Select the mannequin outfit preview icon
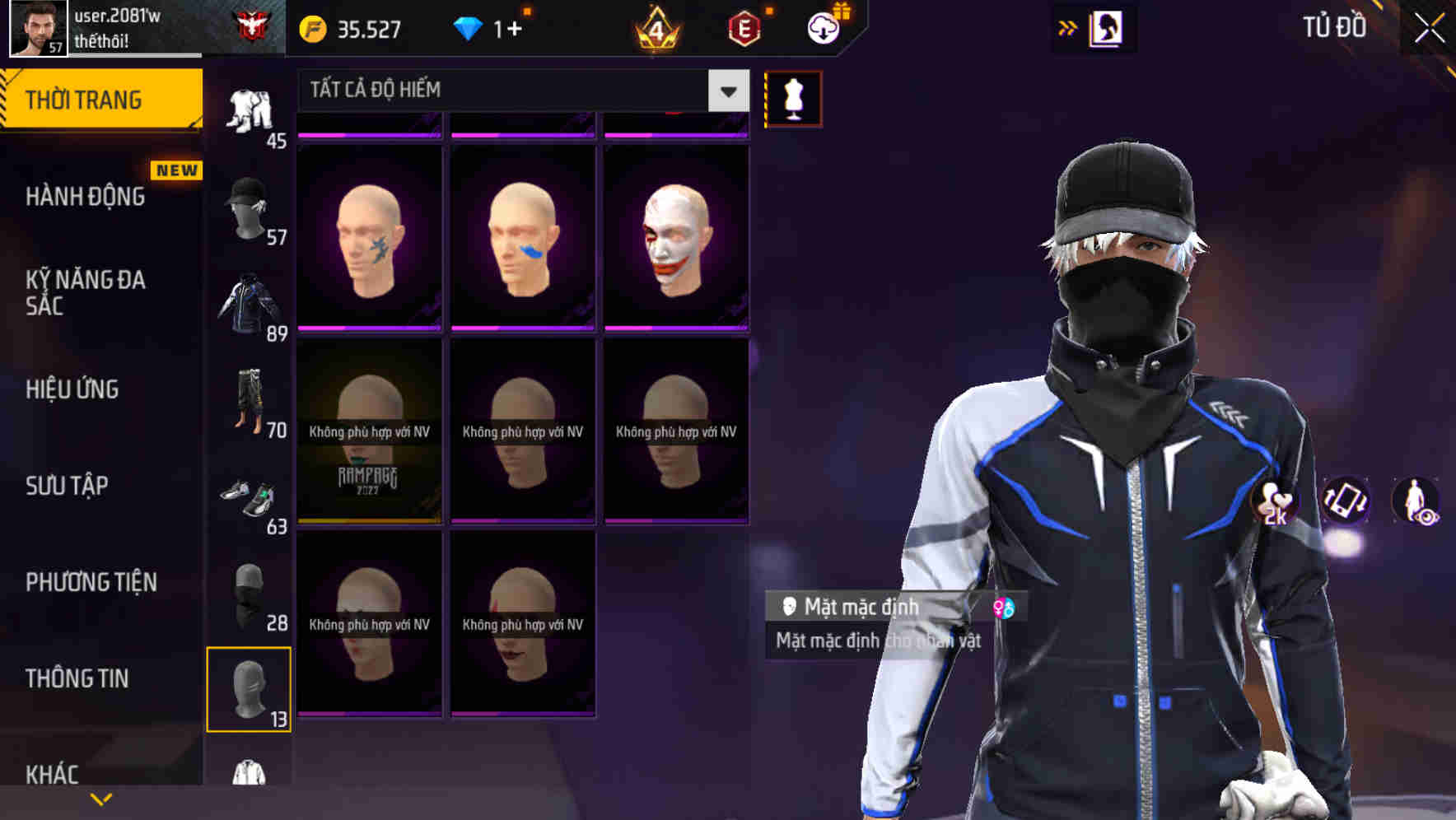This screenshot has width=1456, height=820. point(792,98)
